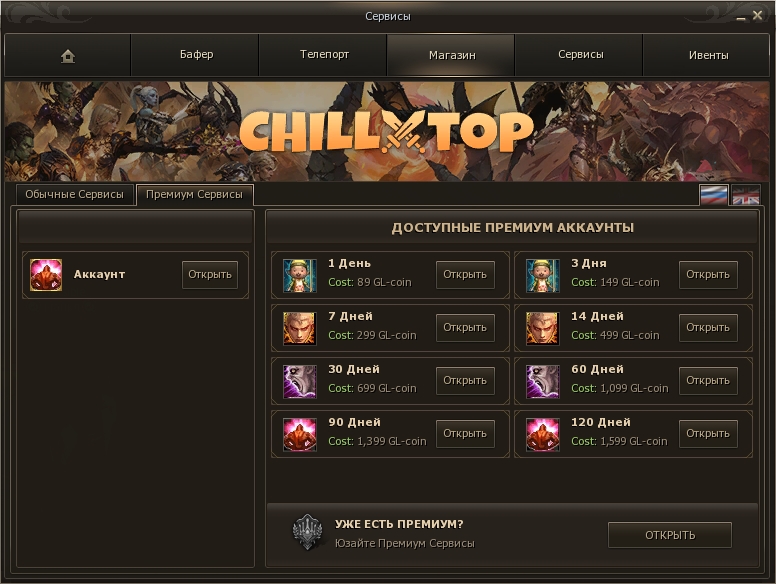Open the Ивенты menu
This screenshot has width=776, height=584.
click(708, 55)
